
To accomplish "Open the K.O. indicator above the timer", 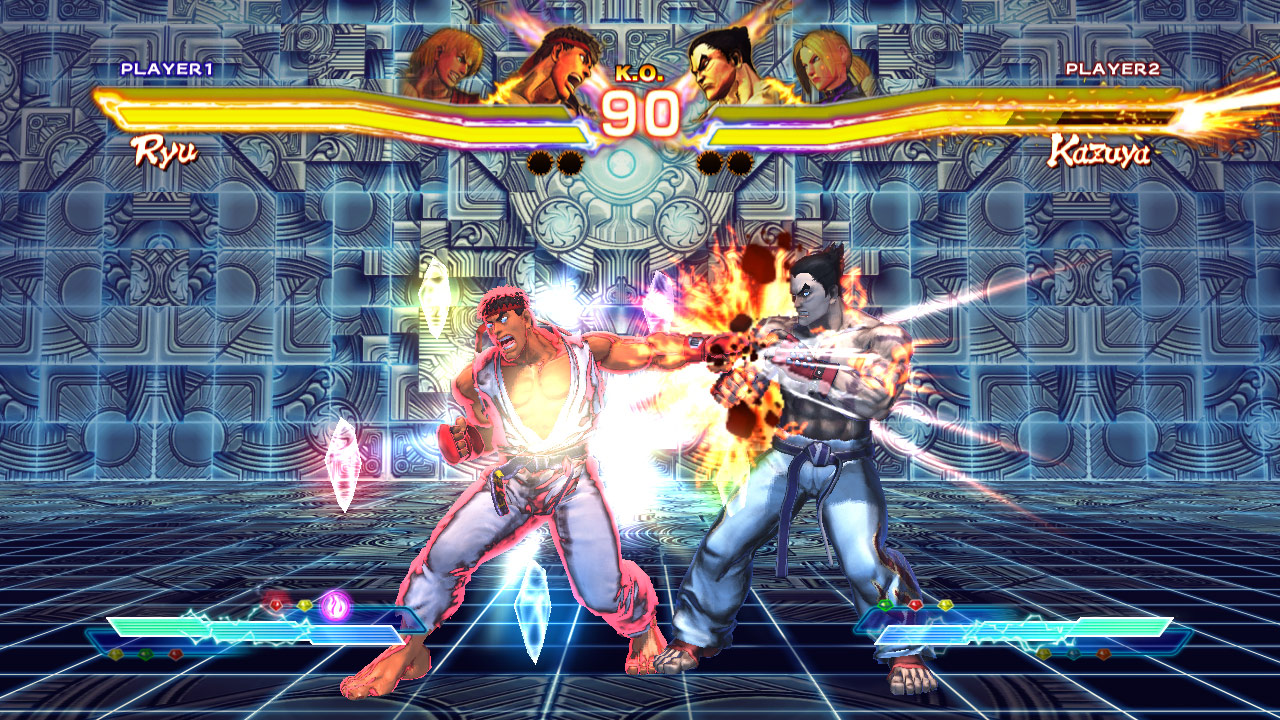I will click(x=638, y=72).
